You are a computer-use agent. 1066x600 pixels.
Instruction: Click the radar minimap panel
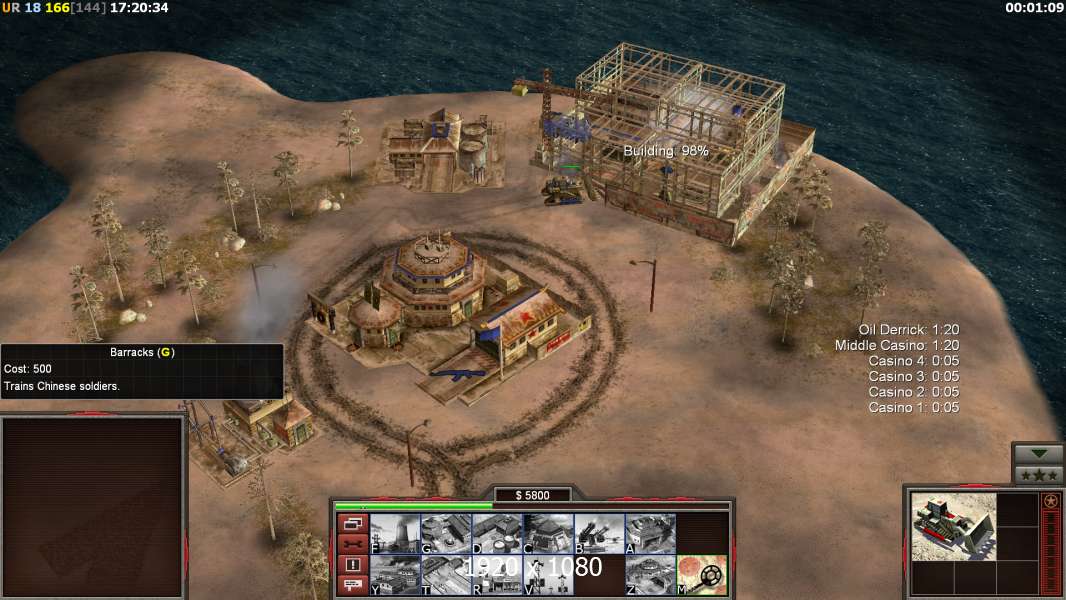pos(93,507)
